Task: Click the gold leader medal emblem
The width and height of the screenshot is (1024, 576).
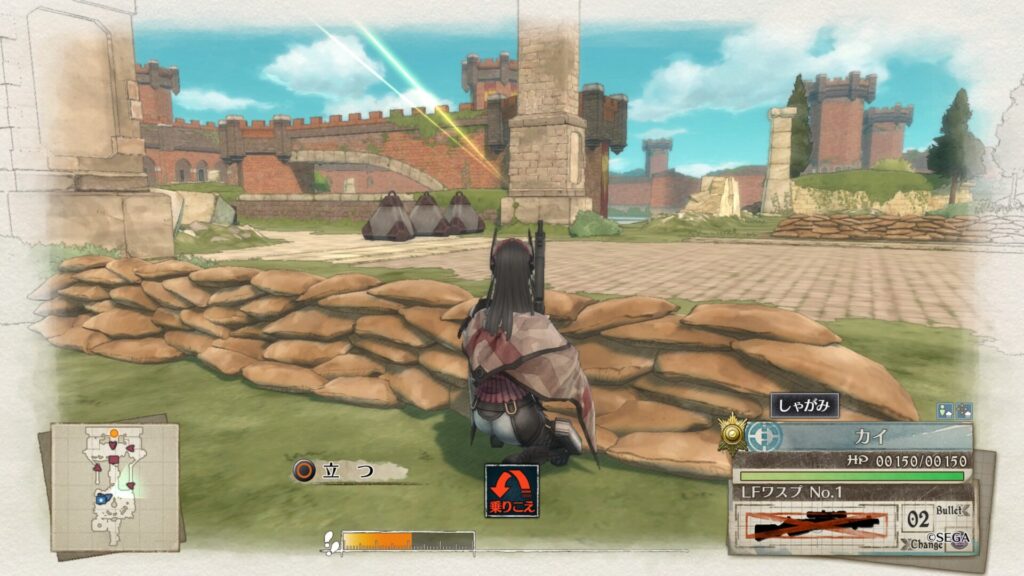Action: pos(733,432)
